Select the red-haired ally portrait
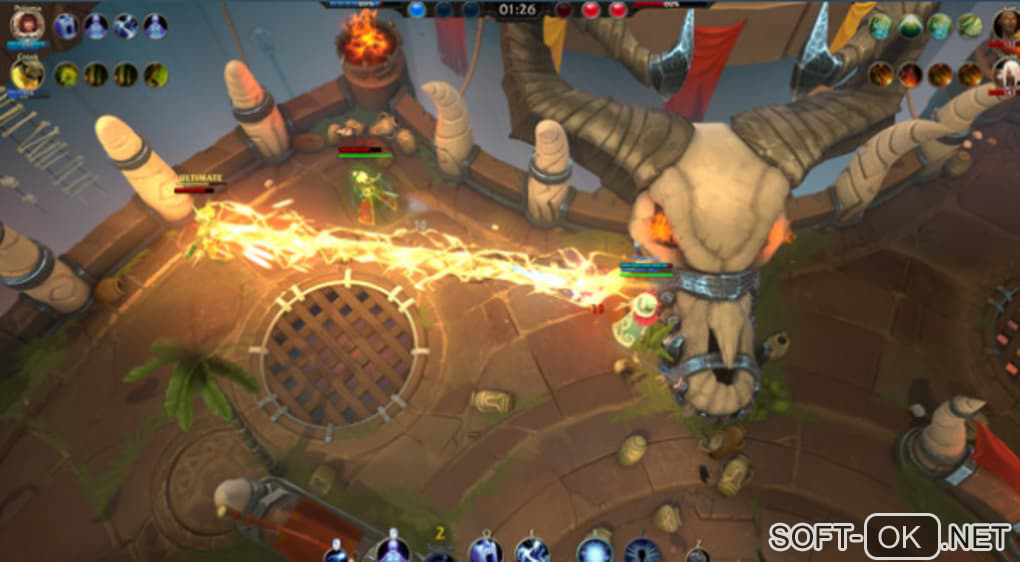Screen dimensions: 1020x562 pos(26,25)
